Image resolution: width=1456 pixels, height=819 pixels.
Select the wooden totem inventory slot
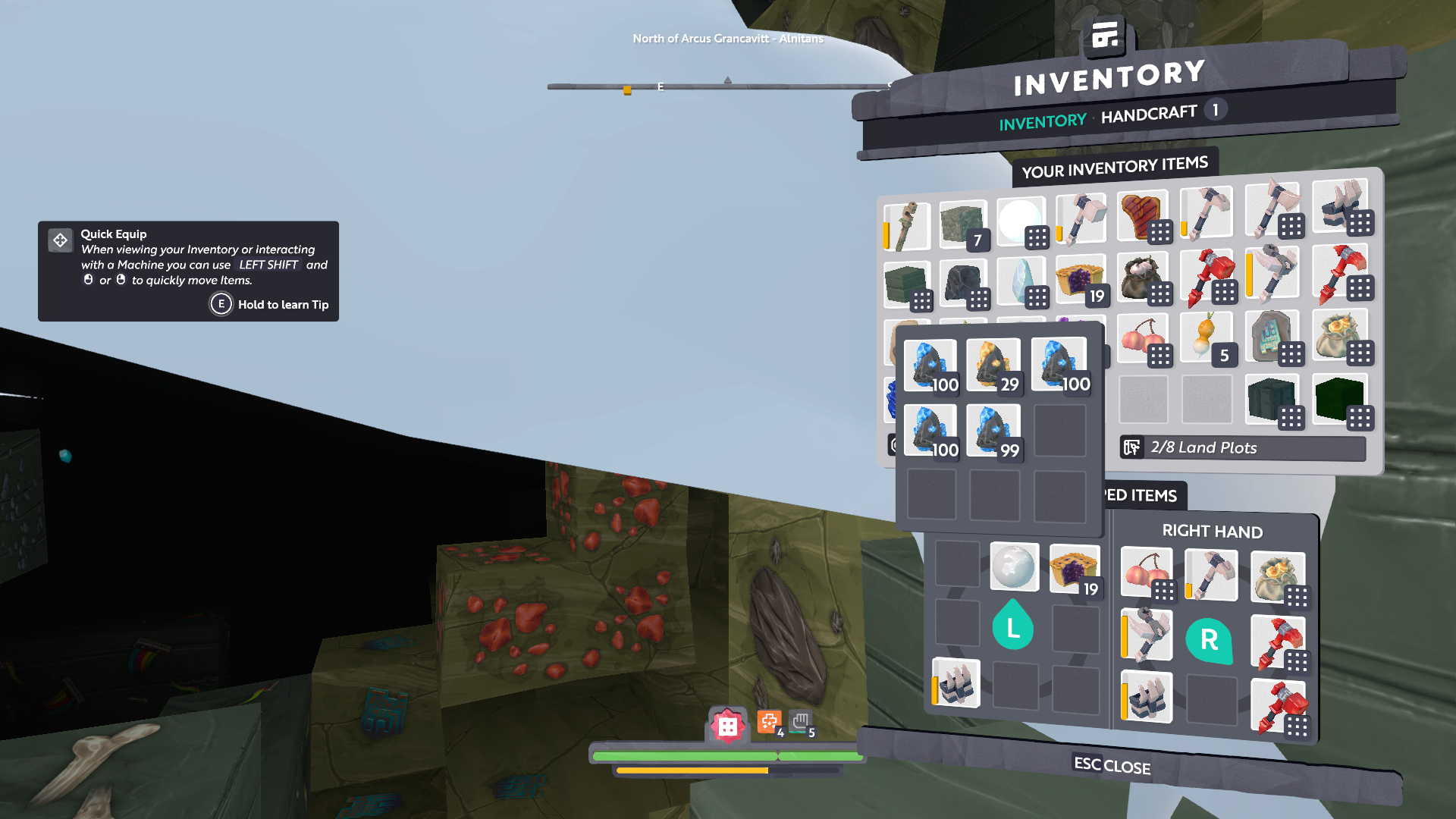coord(906,226)
